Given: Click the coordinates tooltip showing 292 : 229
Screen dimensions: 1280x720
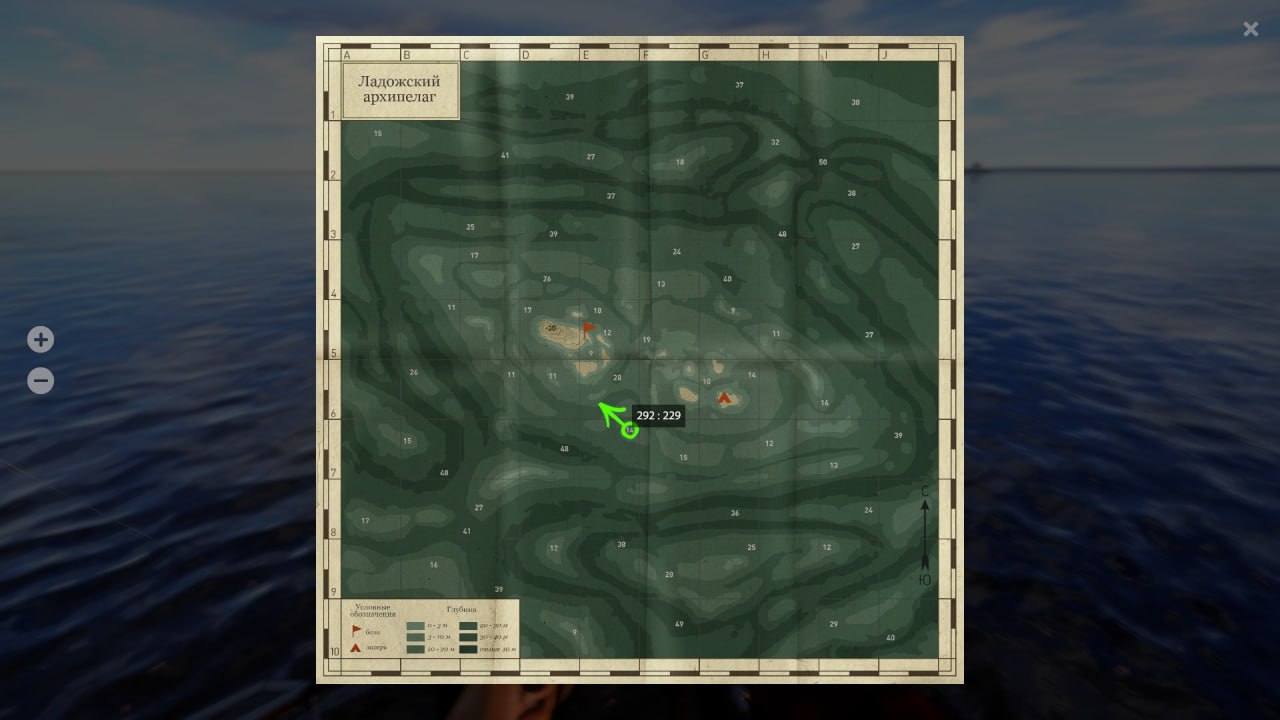Looking at the screenshot, I should (x=658, y=415).
